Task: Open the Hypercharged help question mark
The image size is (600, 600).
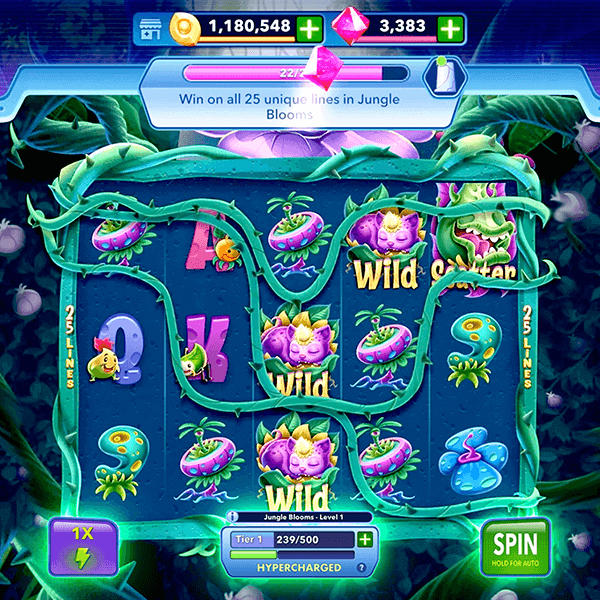Action: (362, 568)
